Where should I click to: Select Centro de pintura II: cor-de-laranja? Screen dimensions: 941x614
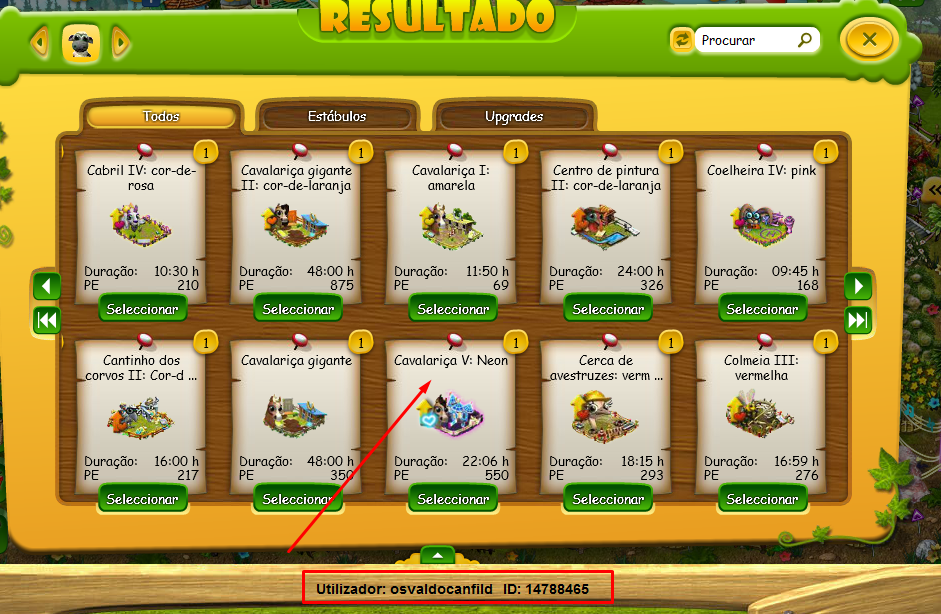(x=607, y=308)
